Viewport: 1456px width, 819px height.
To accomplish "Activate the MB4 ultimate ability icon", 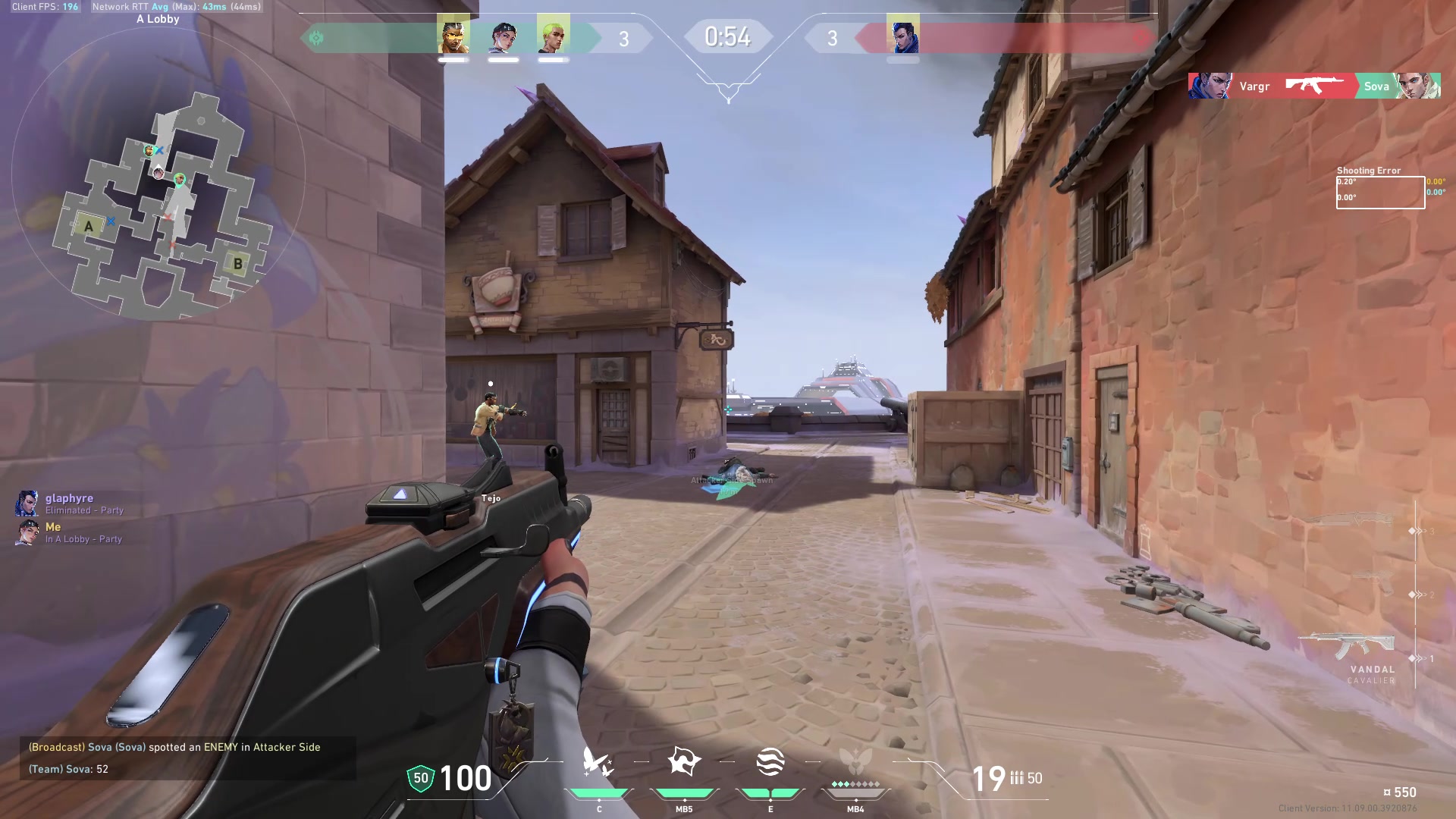I will pyautogui.click(x=855, y=761).
